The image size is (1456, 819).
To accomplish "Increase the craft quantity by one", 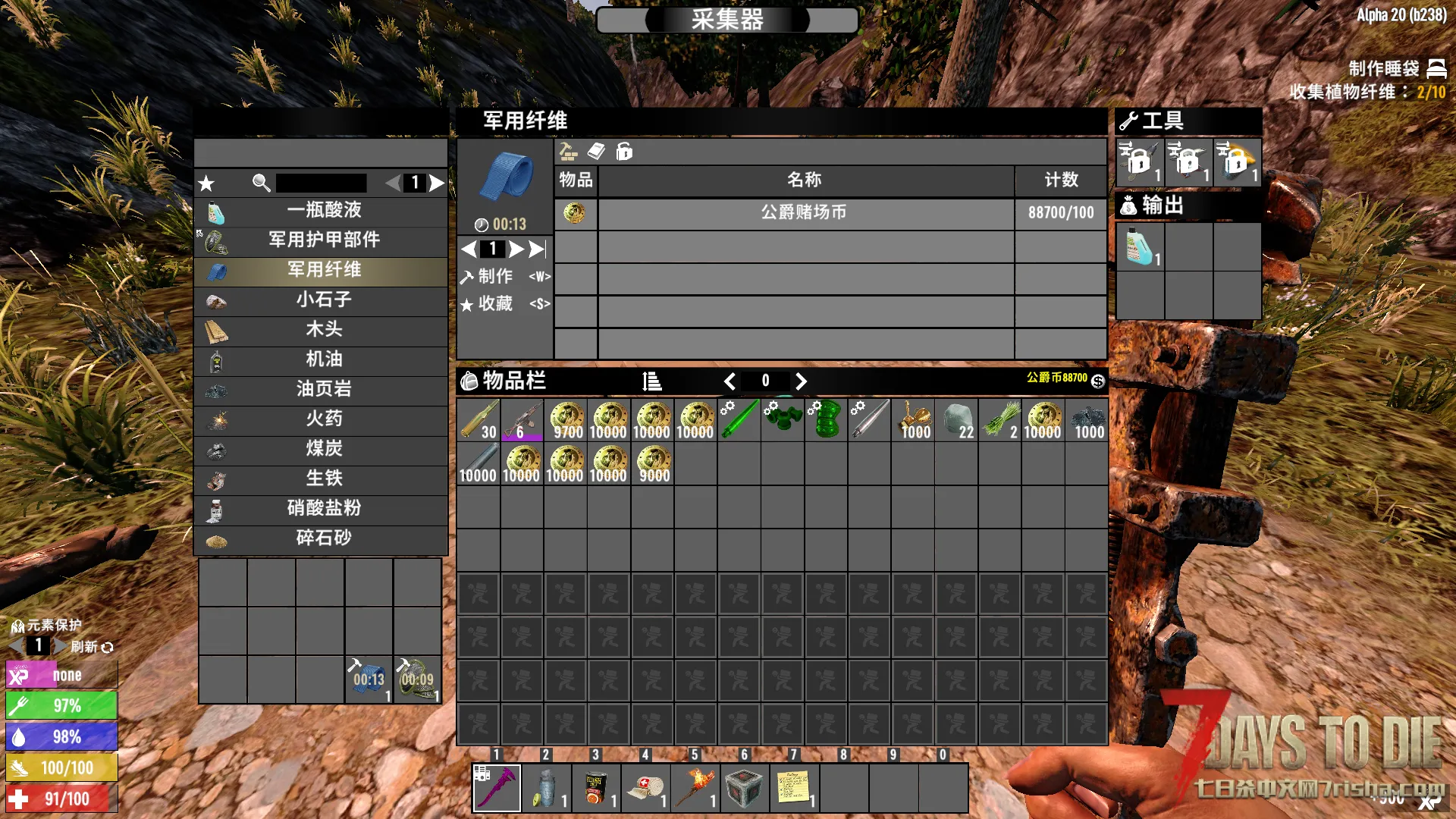I will tap(516, 249).
